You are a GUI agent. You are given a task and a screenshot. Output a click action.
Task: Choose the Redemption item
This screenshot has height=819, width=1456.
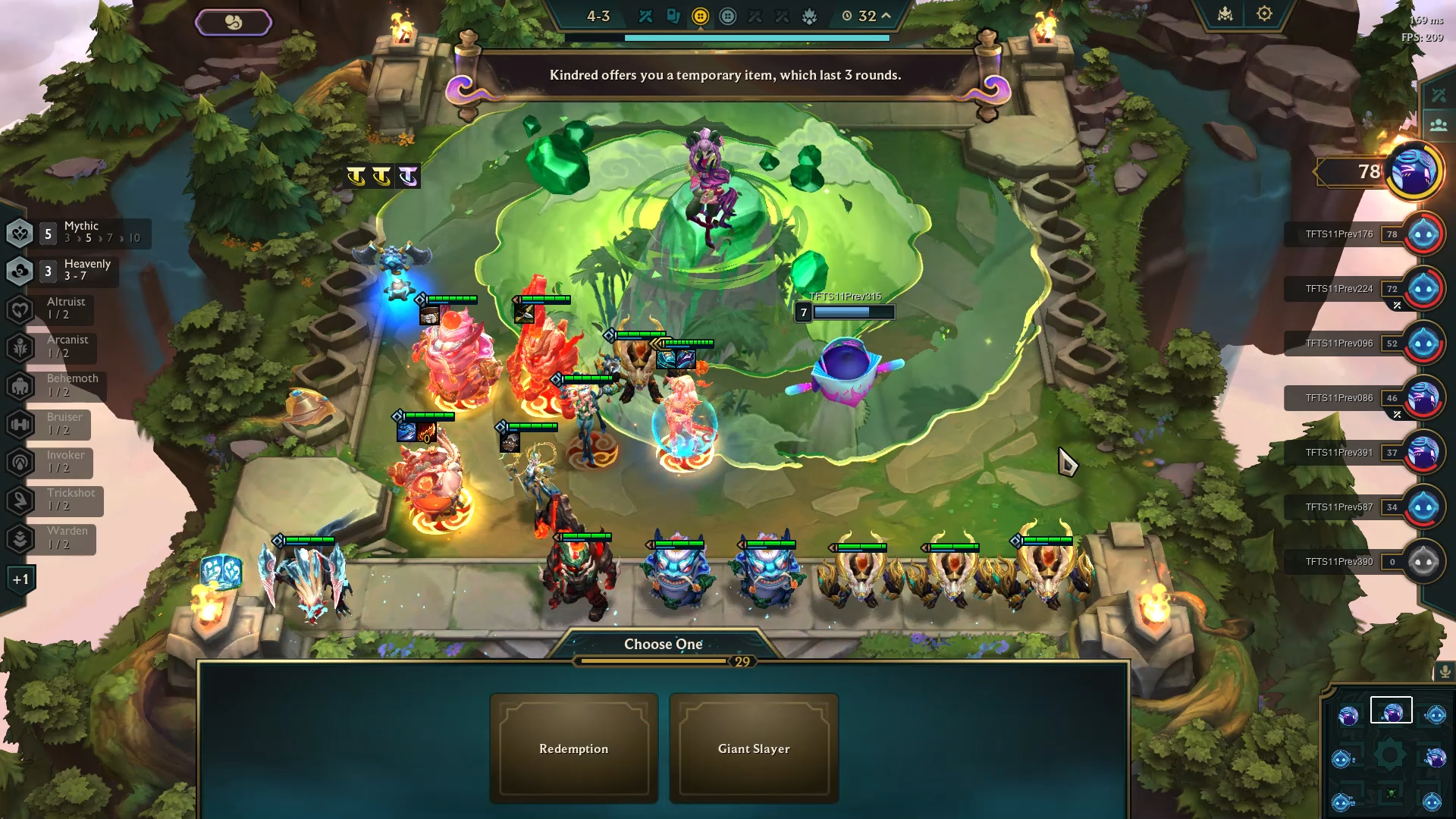(573, 748)
